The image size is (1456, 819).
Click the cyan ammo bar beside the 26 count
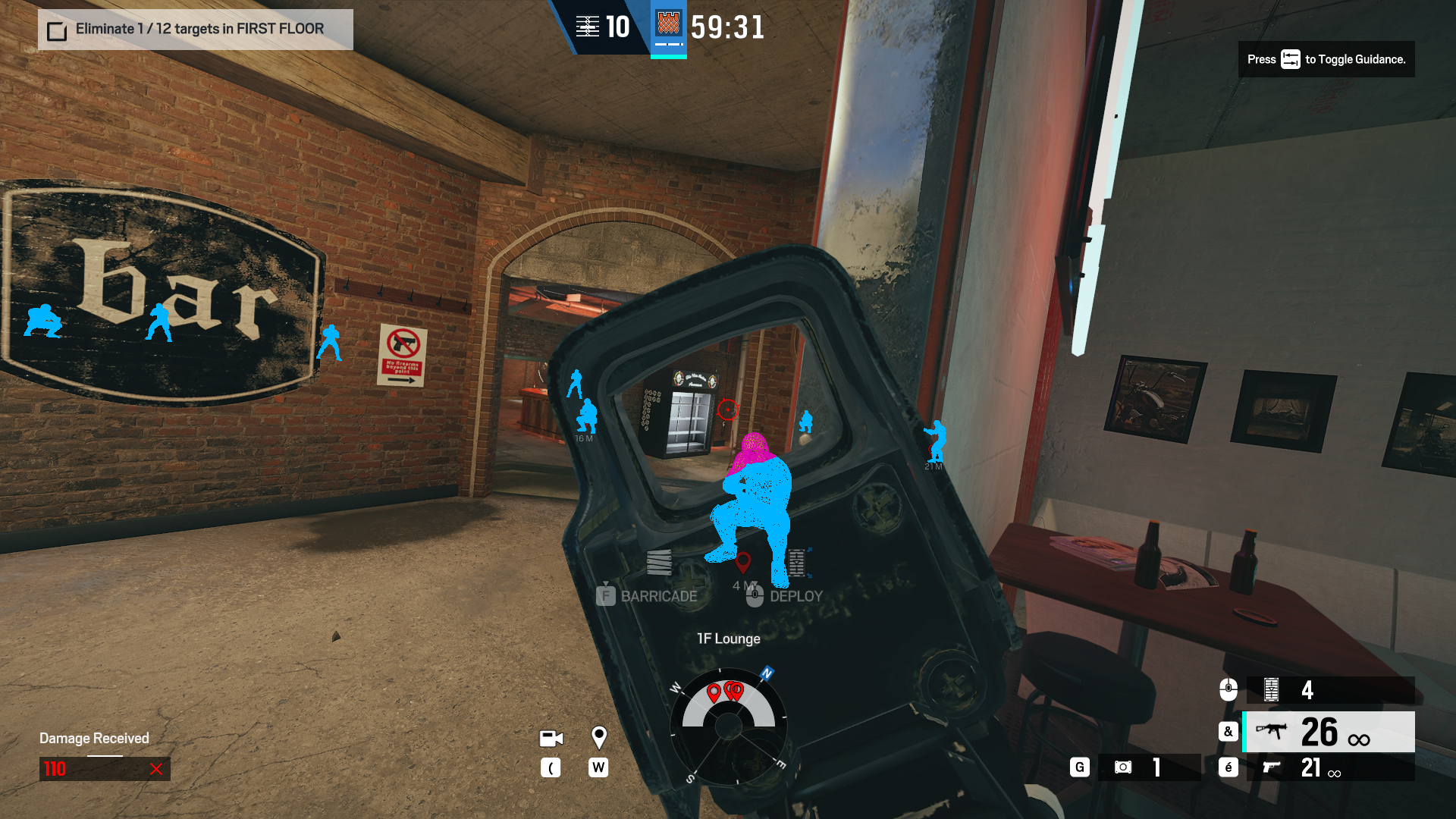1244,733
